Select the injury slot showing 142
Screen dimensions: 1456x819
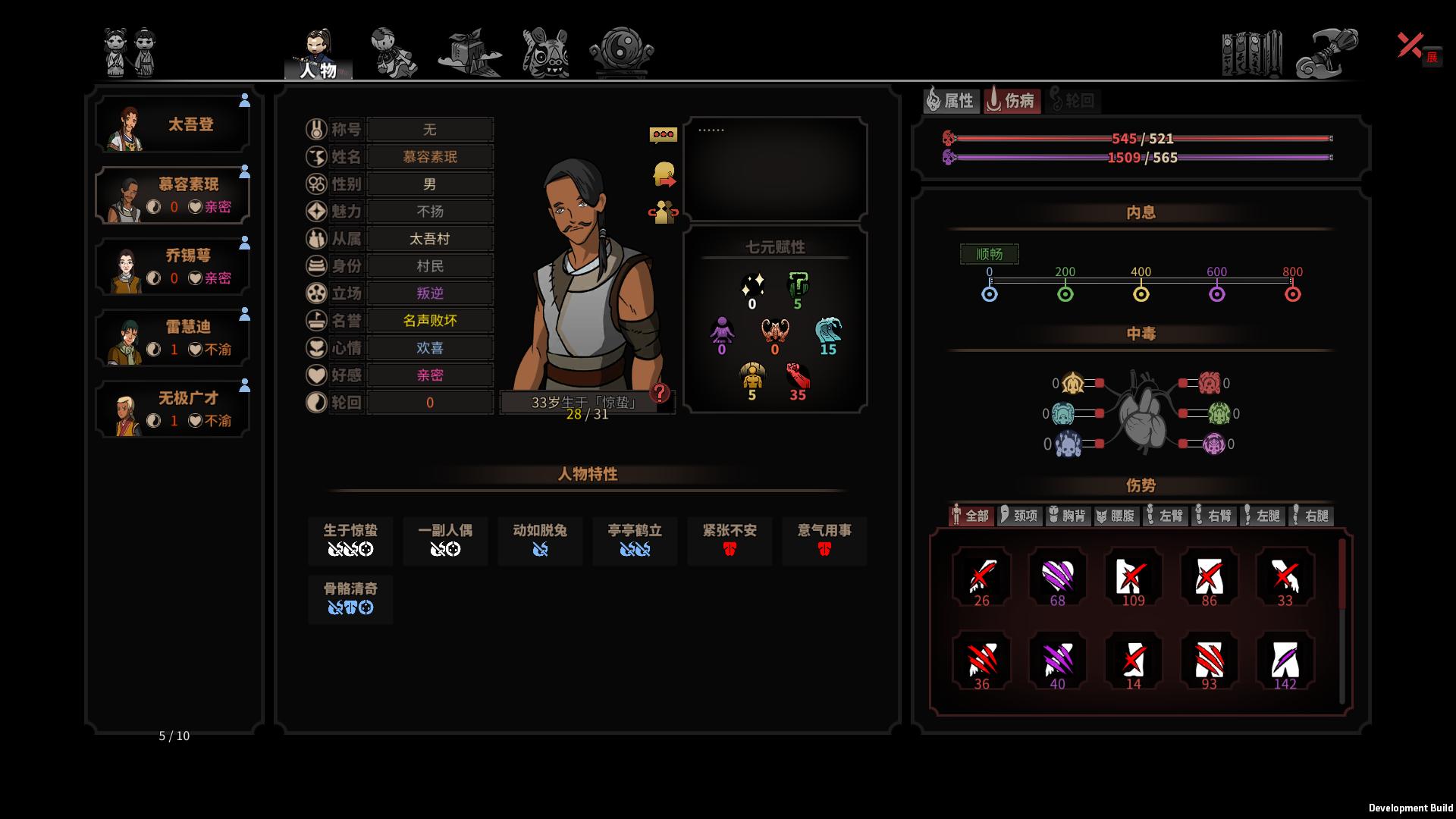1285,661
